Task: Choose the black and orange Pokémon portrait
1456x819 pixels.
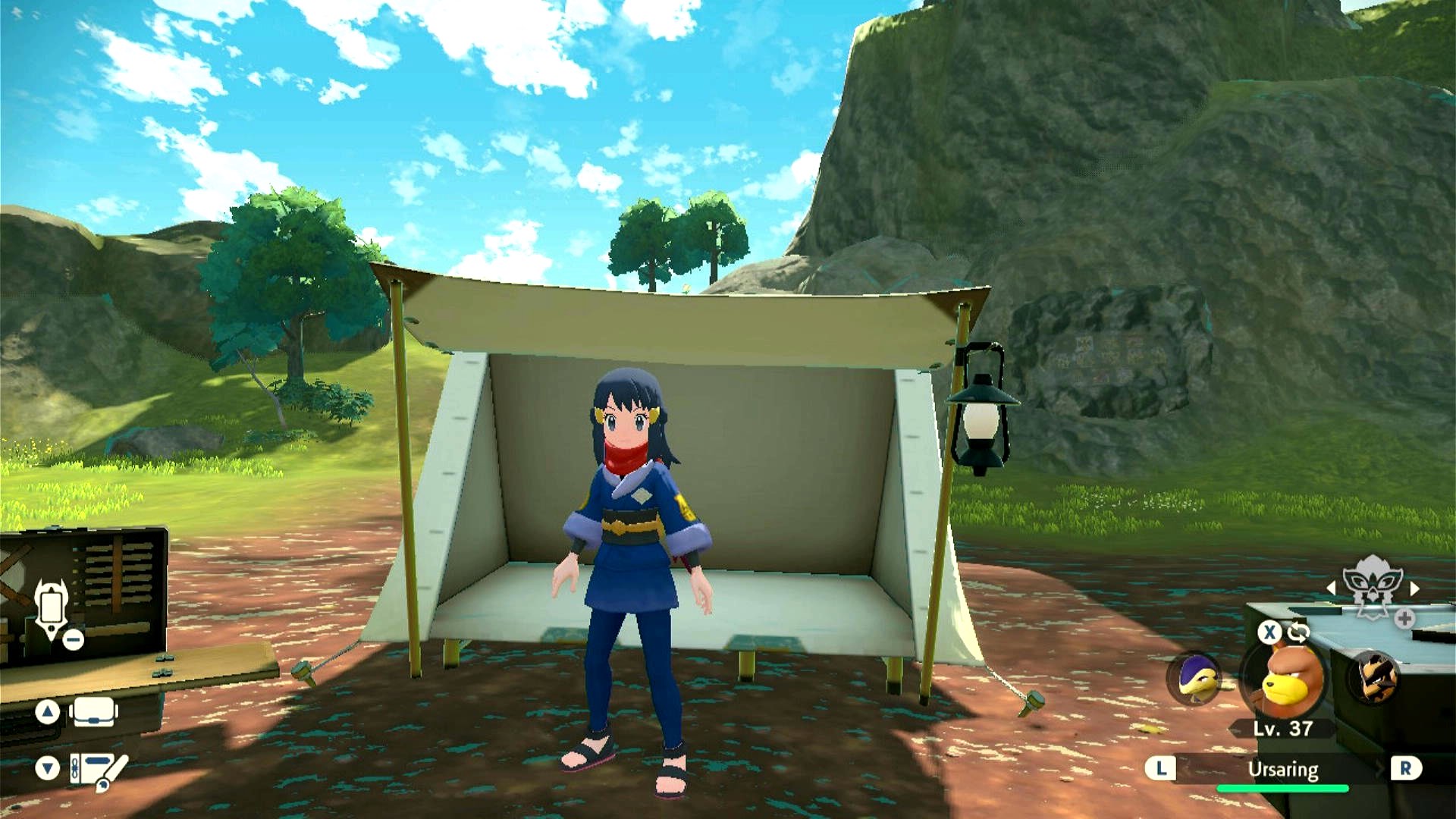Action: click(1375, 677)
